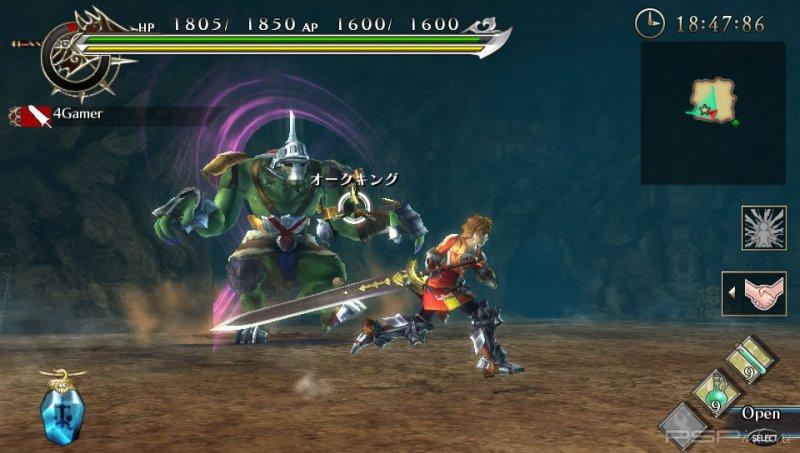
Task: Activate the radiant figure skill icon
Action: click(763, 228)
